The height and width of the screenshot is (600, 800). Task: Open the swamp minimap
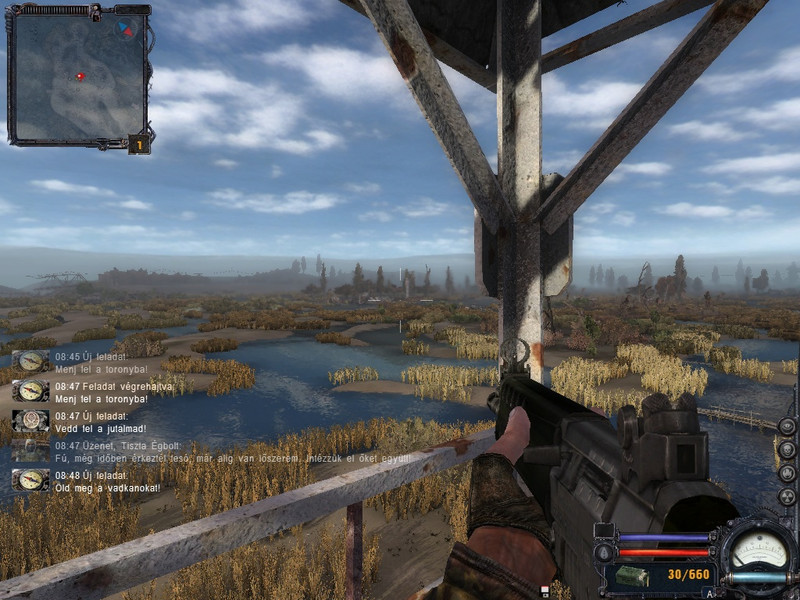coord(76,75)
